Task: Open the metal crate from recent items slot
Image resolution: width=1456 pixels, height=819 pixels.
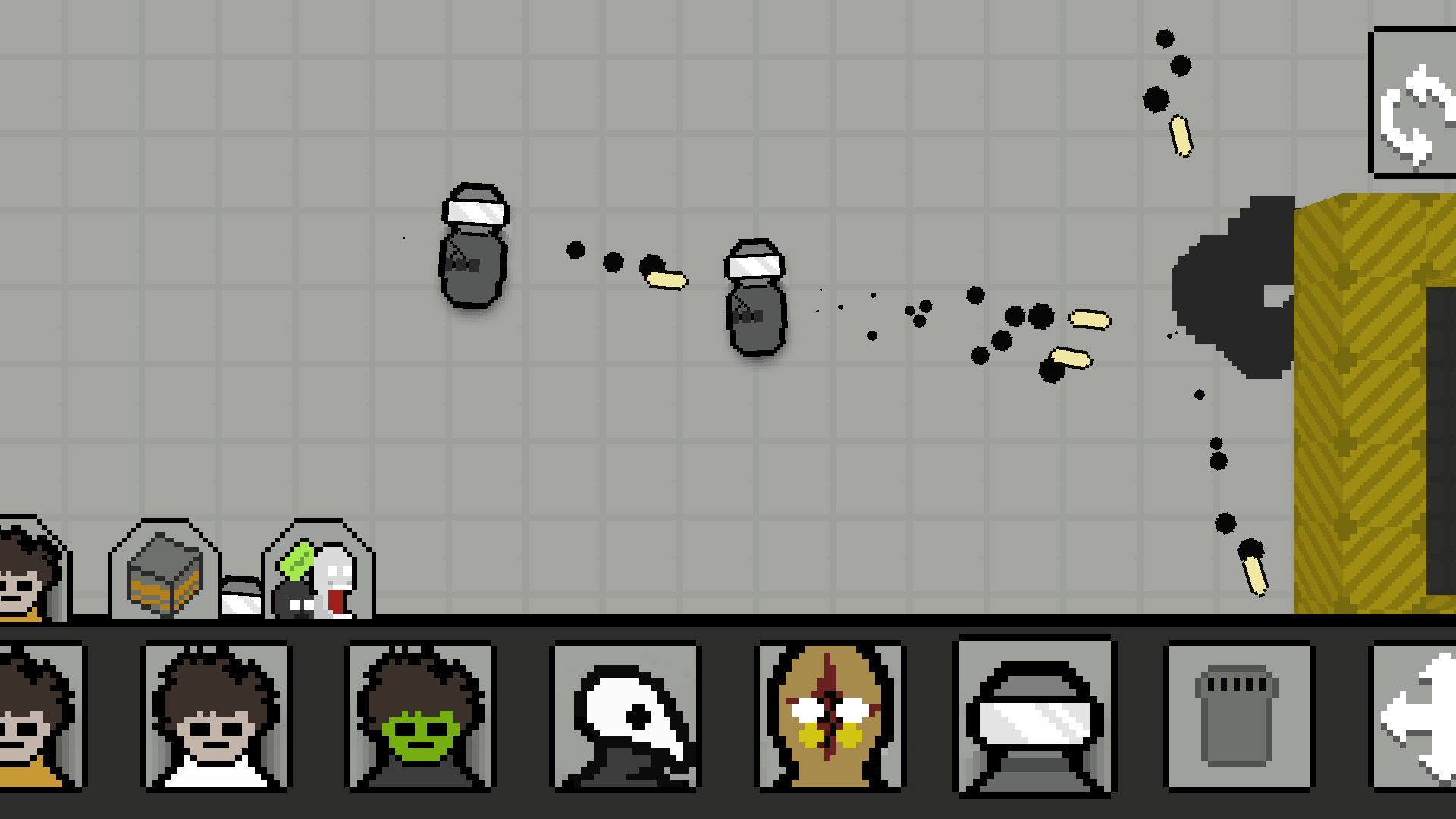Action: coord(162,576)
